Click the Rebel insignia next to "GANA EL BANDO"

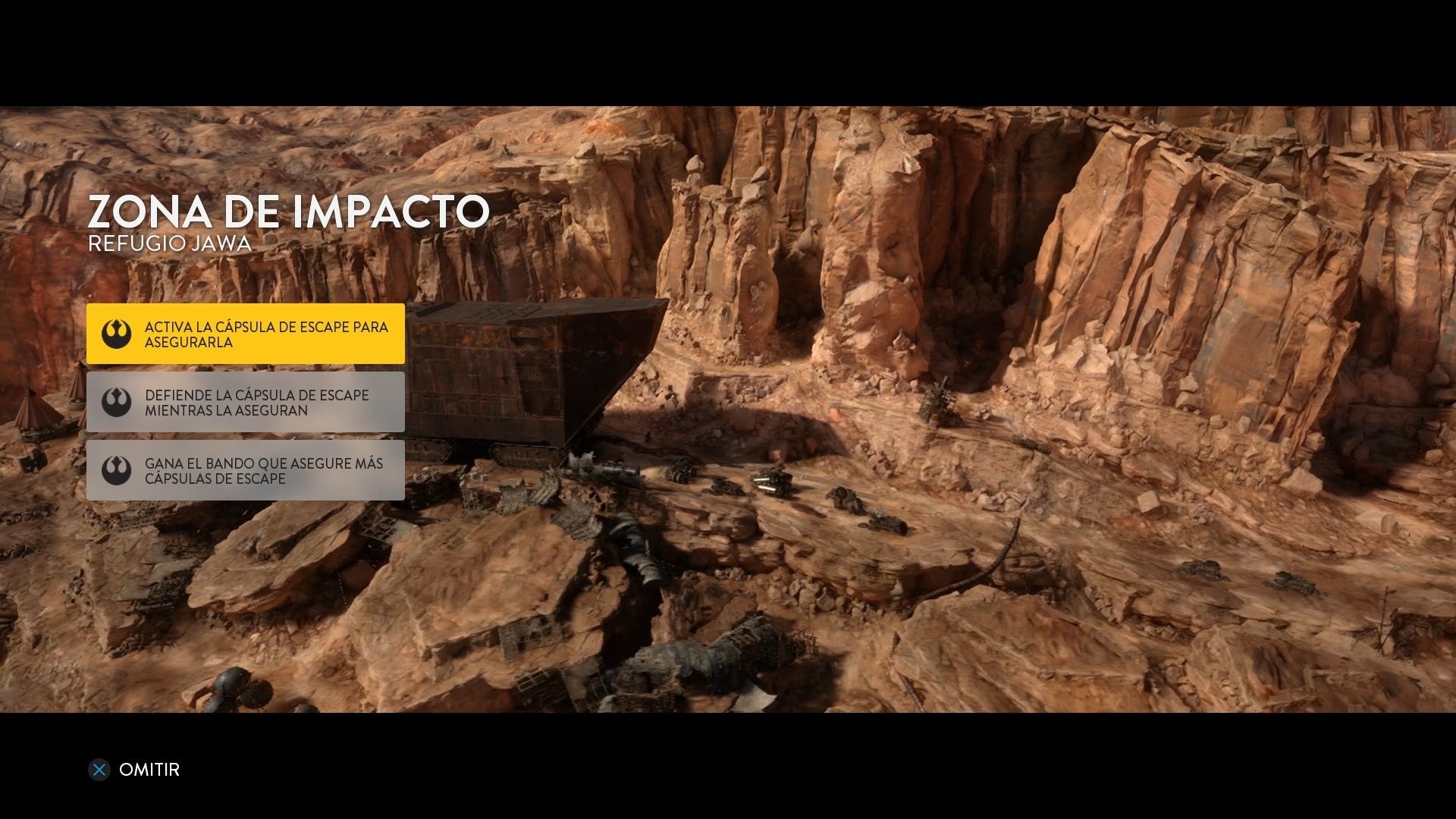(118, 470)
